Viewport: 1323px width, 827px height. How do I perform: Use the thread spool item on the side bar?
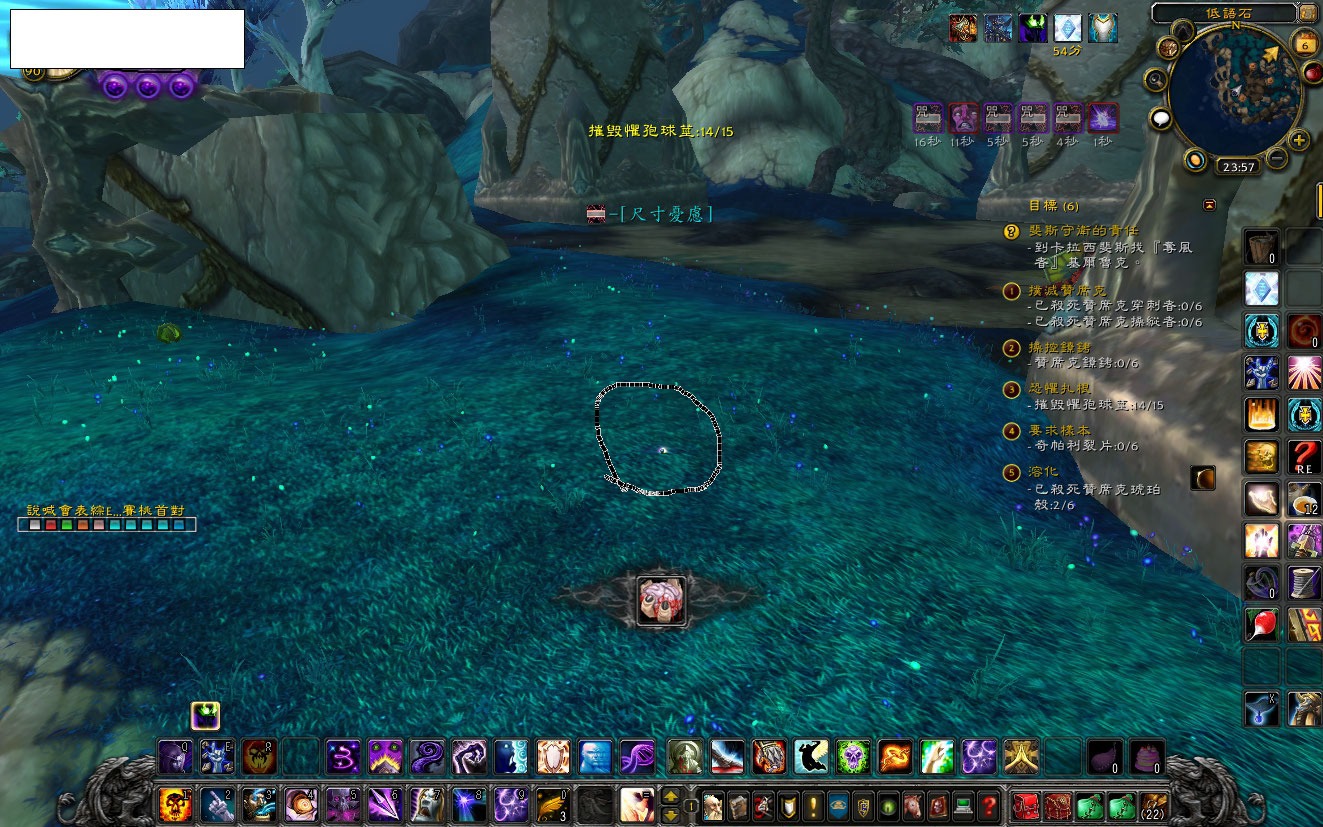1304,582
